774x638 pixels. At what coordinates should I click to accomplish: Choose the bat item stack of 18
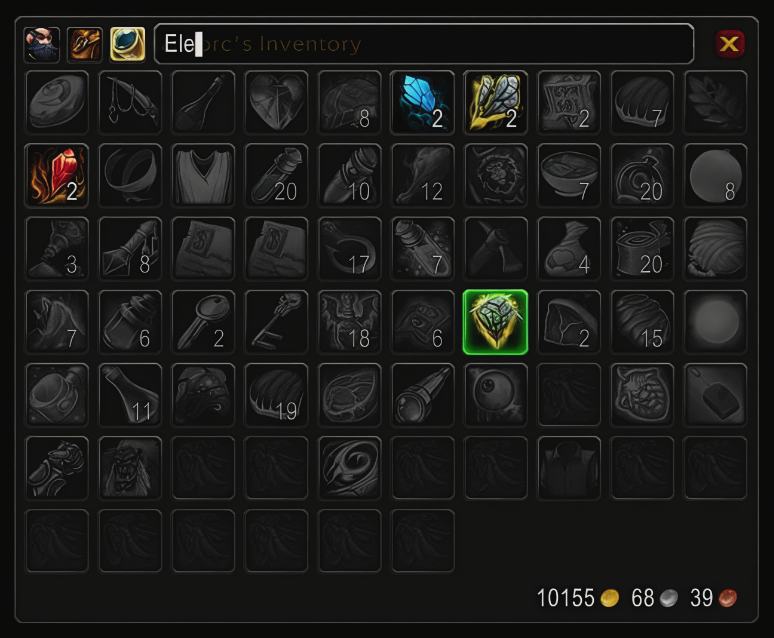350,322
